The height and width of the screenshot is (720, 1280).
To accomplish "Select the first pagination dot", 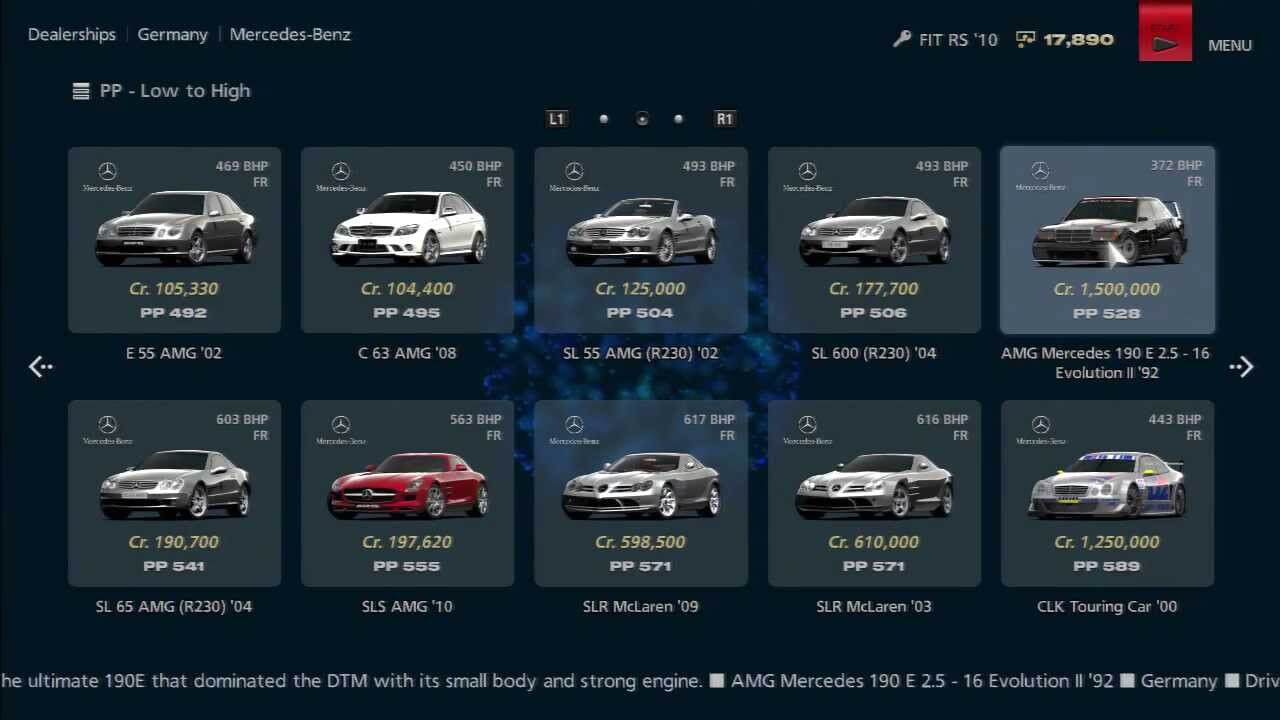I will click(604, 118).
